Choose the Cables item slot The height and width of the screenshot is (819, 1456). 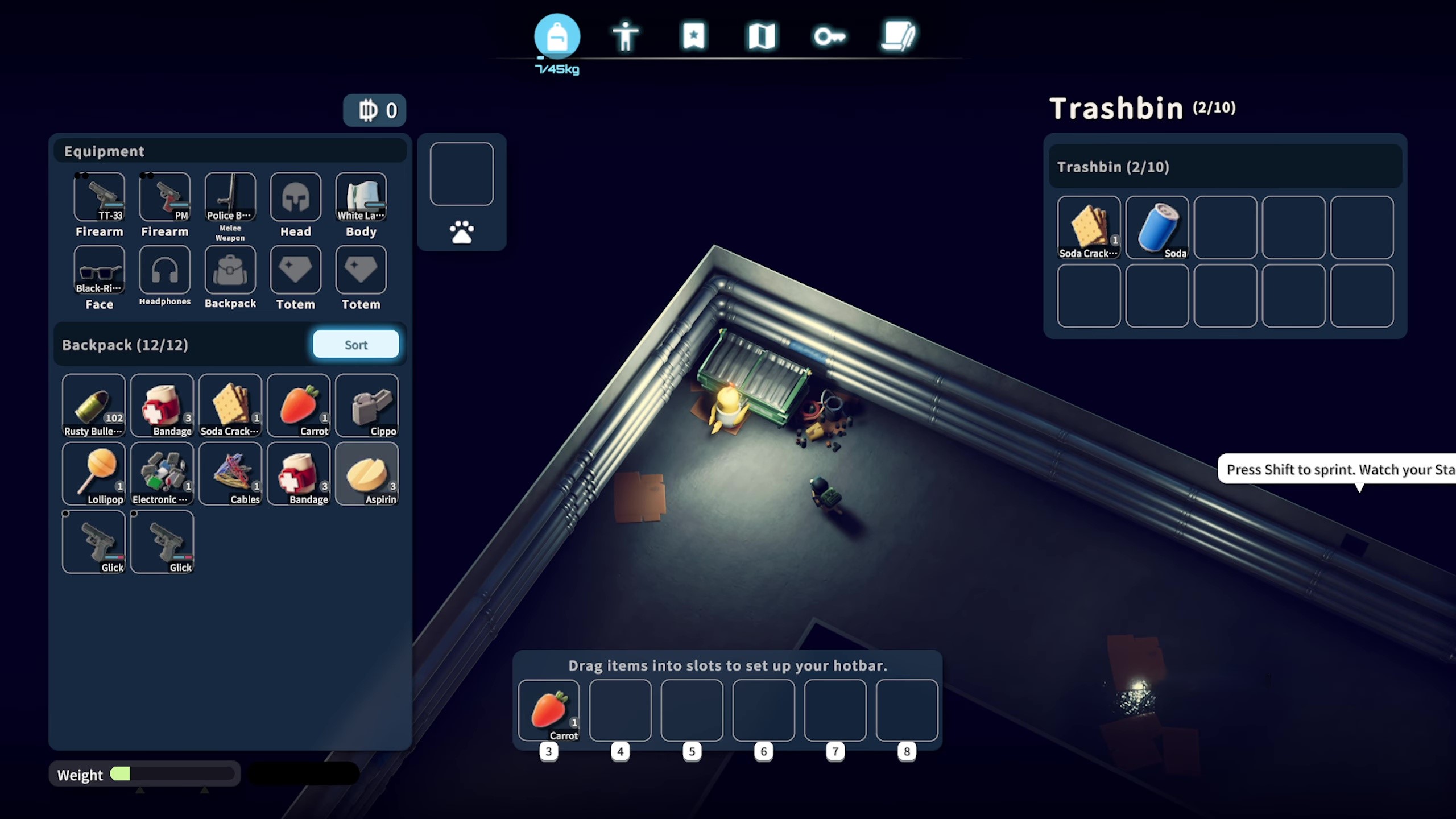[230, 473]
